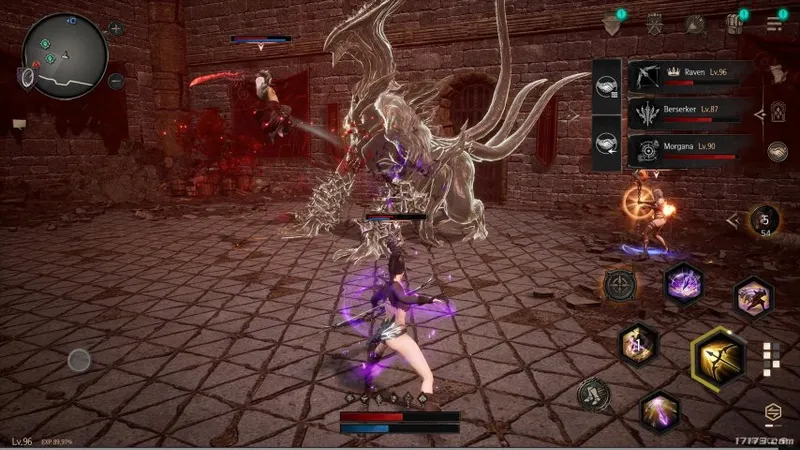This screenshot has width=800, height=450.
Task: Select party member Raven Lv.96
Action: [x=688, y=76]
